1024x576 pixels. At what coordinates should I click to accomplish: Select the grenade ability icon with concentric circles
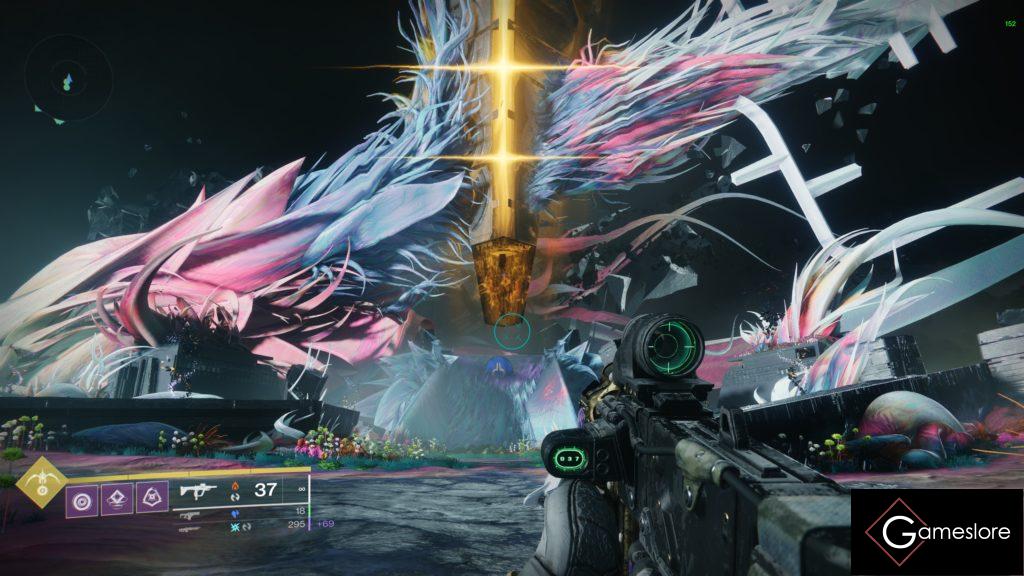[82, 497]
